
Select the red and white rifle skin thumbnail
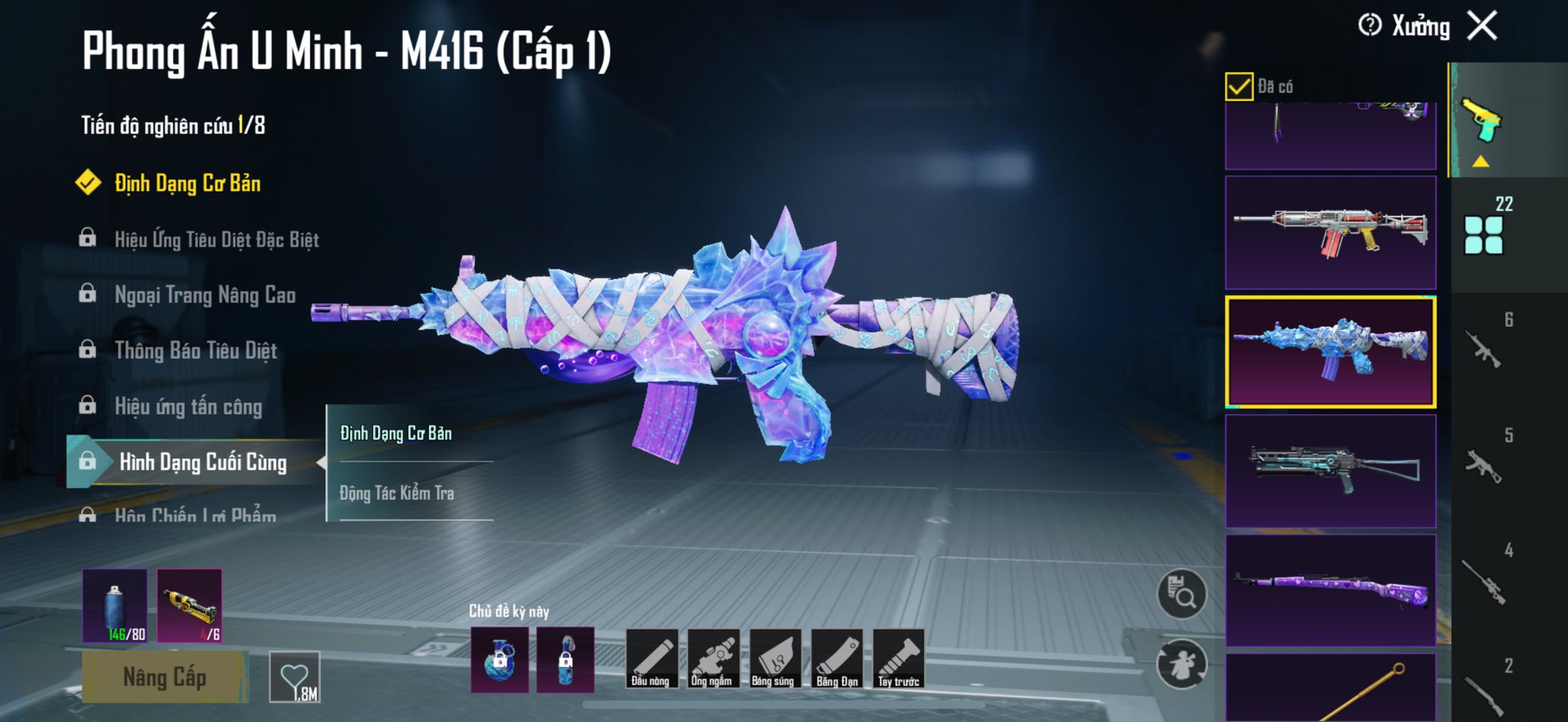(x=1331, y=233)
